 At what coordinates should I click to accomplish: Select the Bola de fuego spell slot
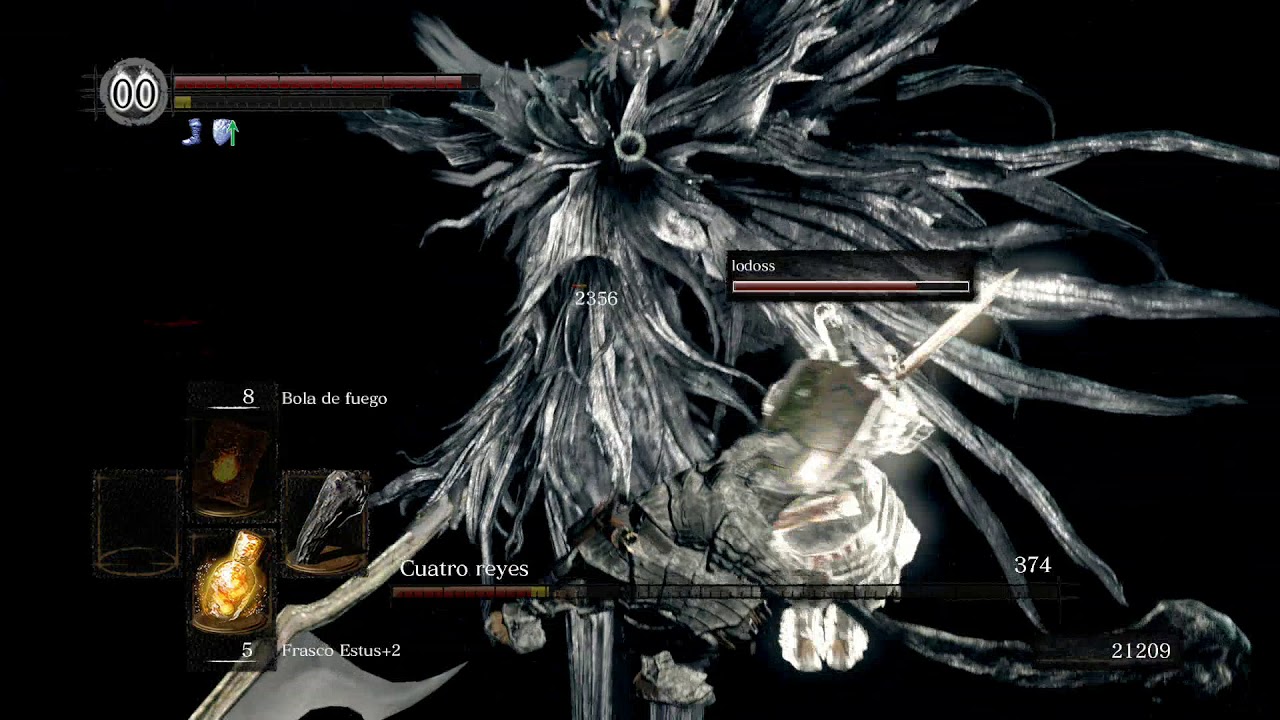coord(231,466)
